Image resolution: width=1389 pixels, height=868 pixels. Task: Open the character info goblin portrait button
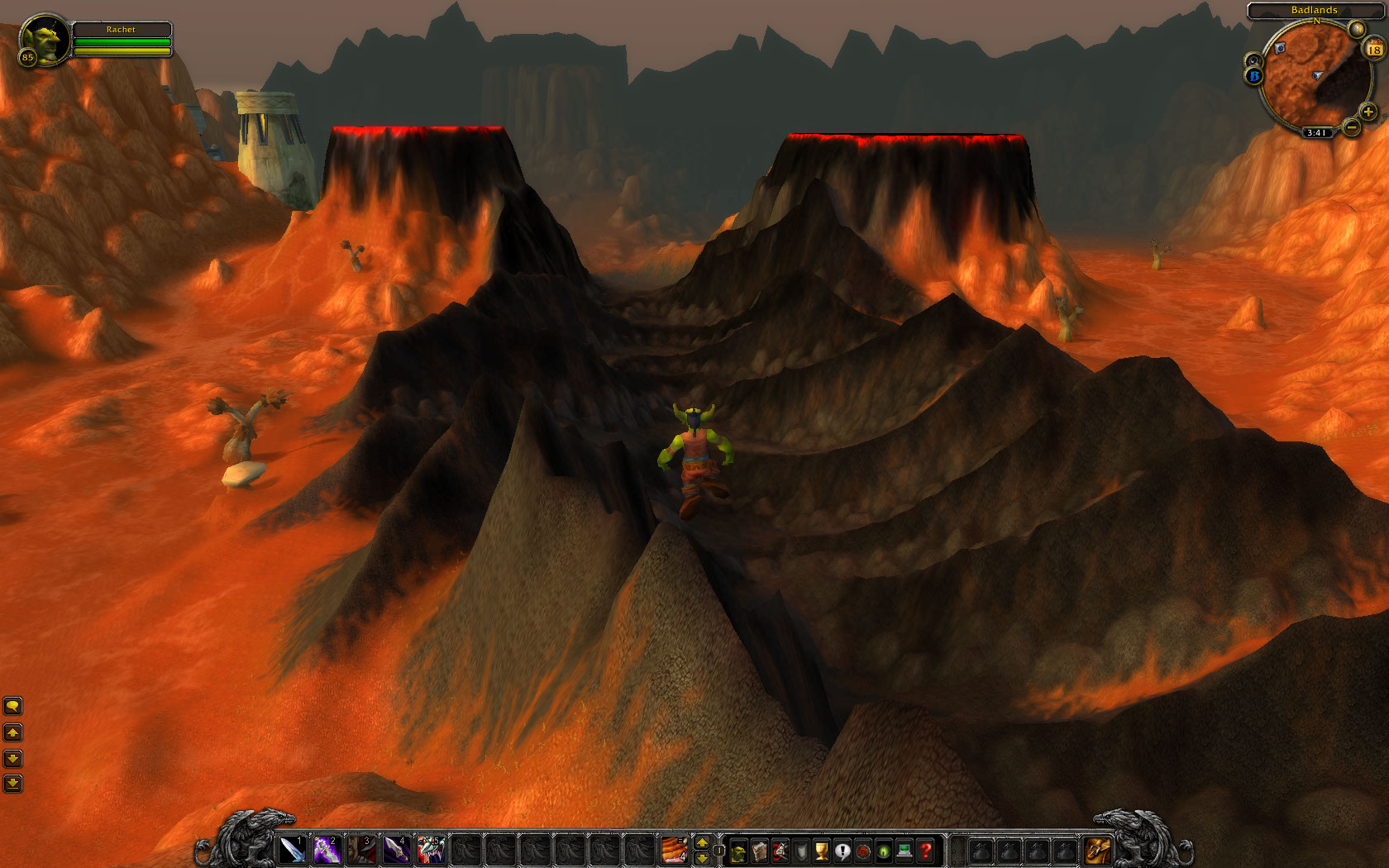click(x=738, y=851)
